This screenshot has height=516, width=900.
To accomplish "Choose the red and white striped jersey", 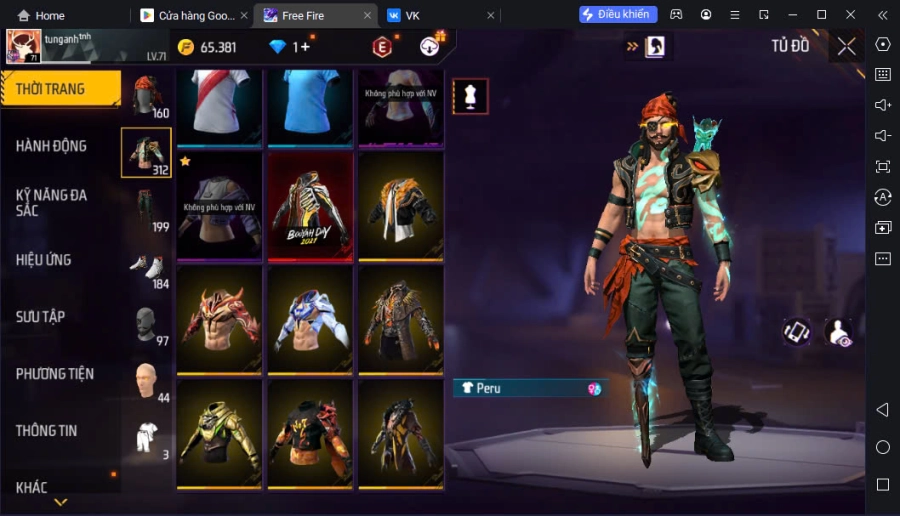I will tap(220, 104).
